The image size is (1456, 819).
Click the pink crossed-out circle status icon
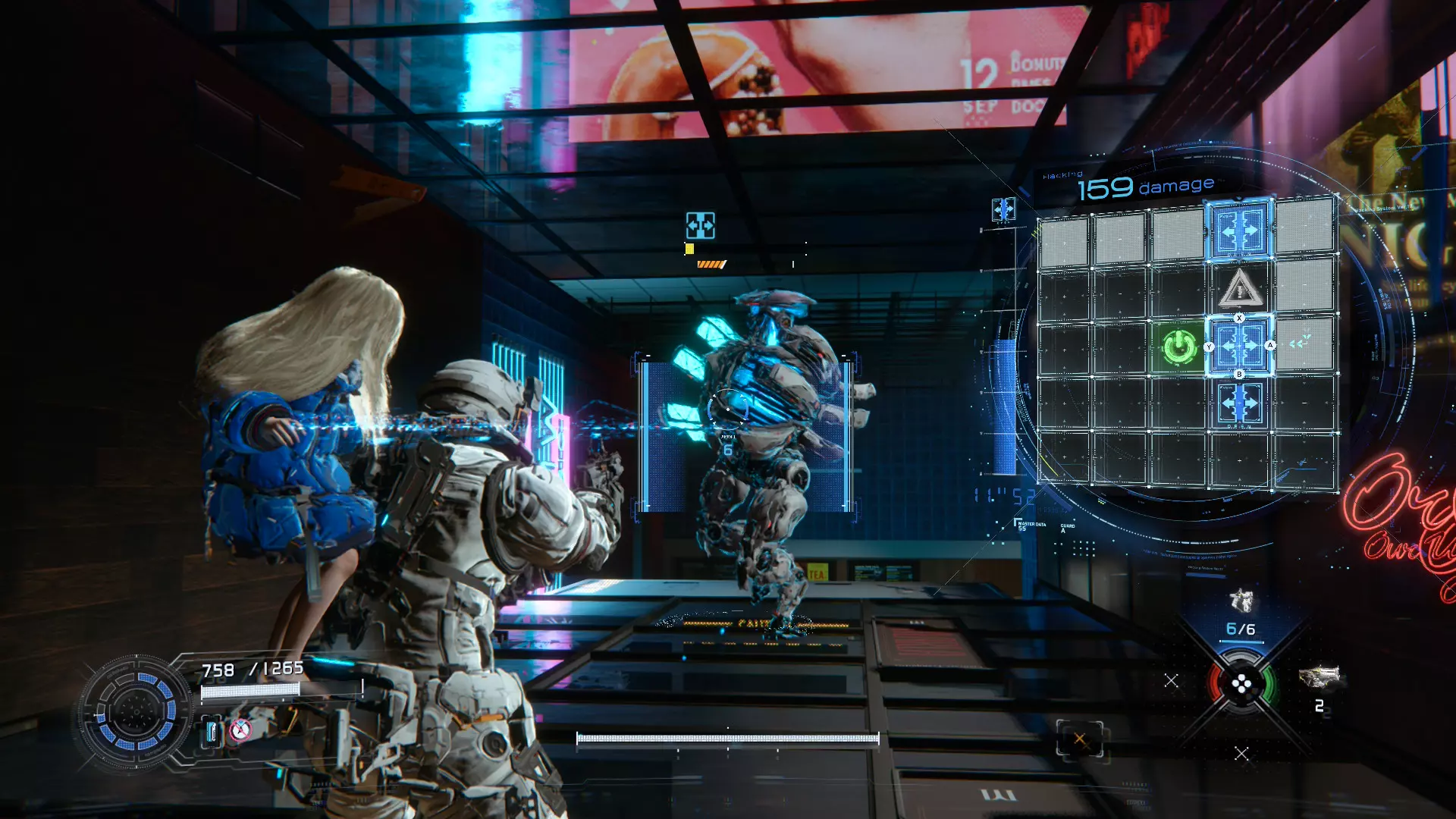tap(240, 730)
